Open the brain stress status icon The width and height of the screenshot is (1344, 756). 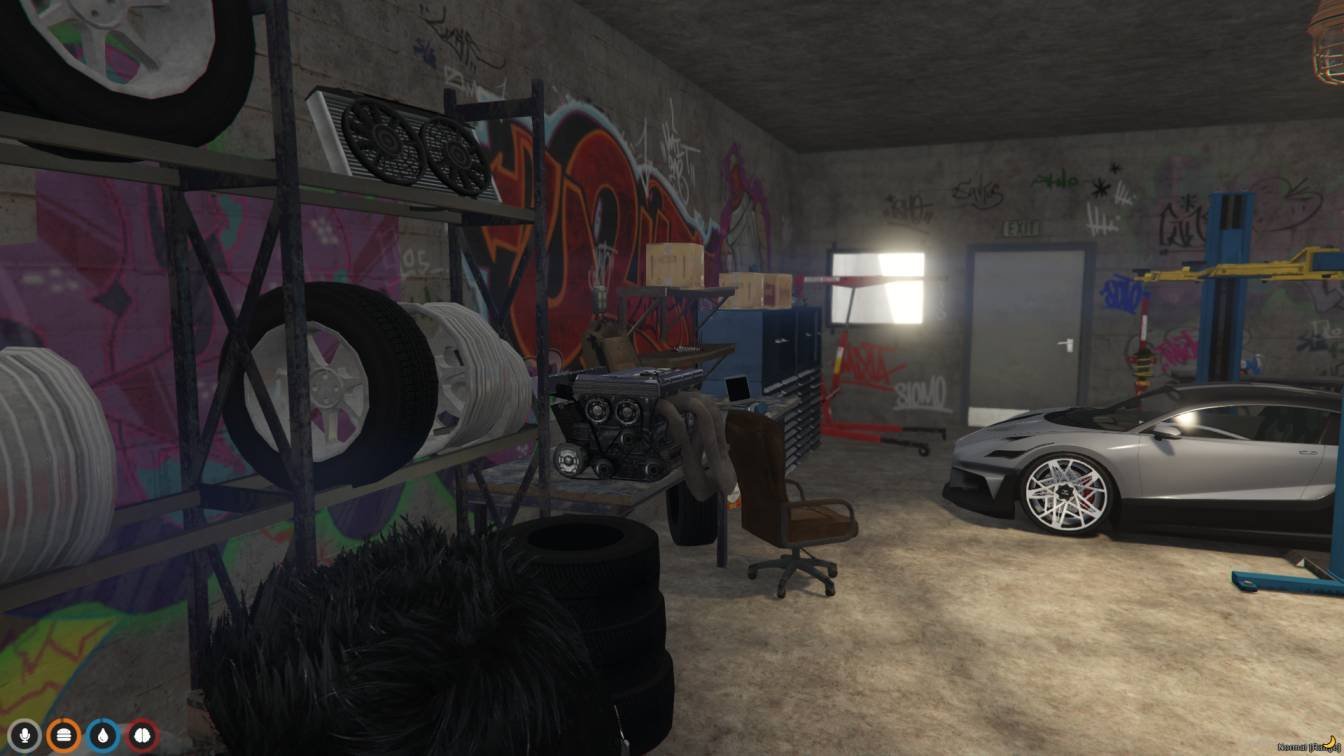tap(142, 736)
